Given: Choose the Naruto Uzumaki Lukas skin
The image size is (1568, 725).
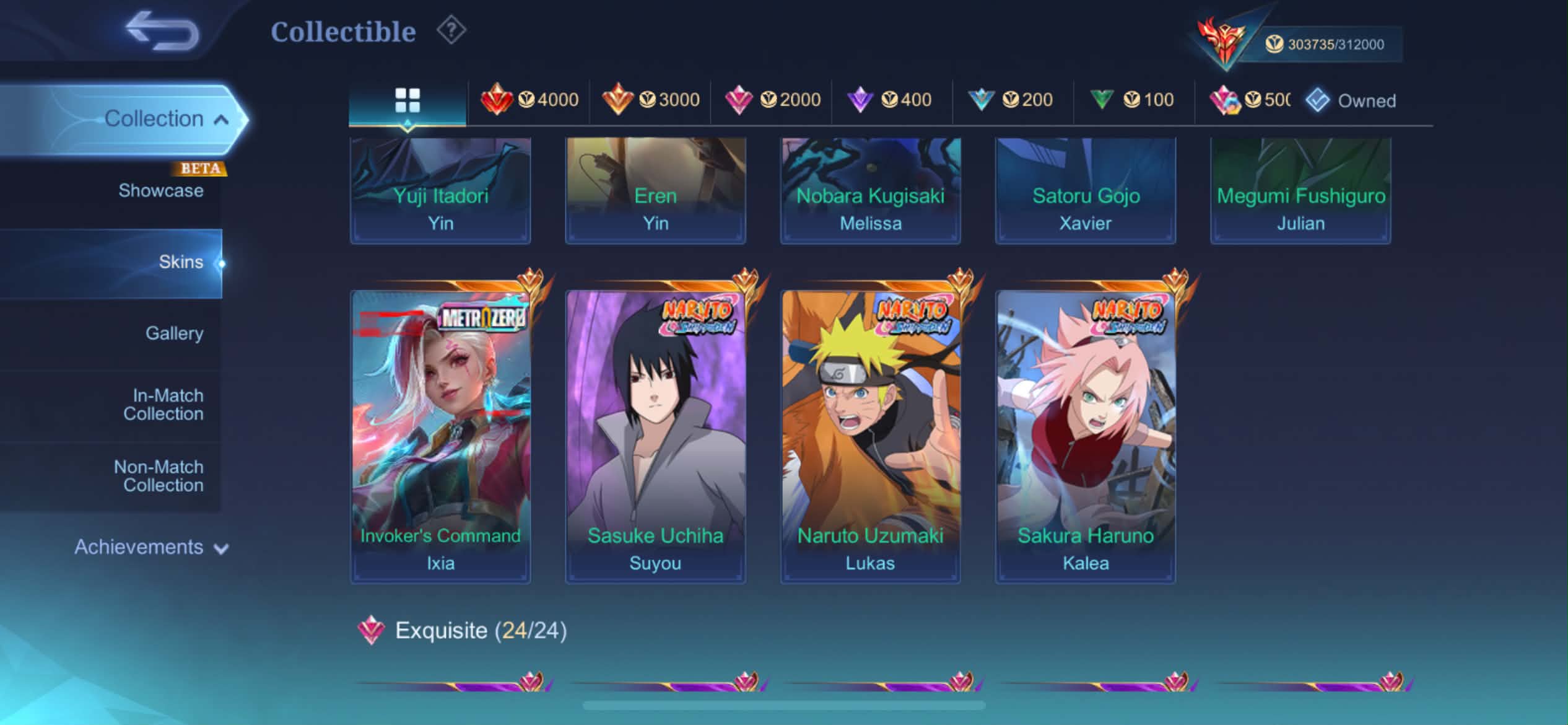Looking at the screenshot, I should click(870, 434).
